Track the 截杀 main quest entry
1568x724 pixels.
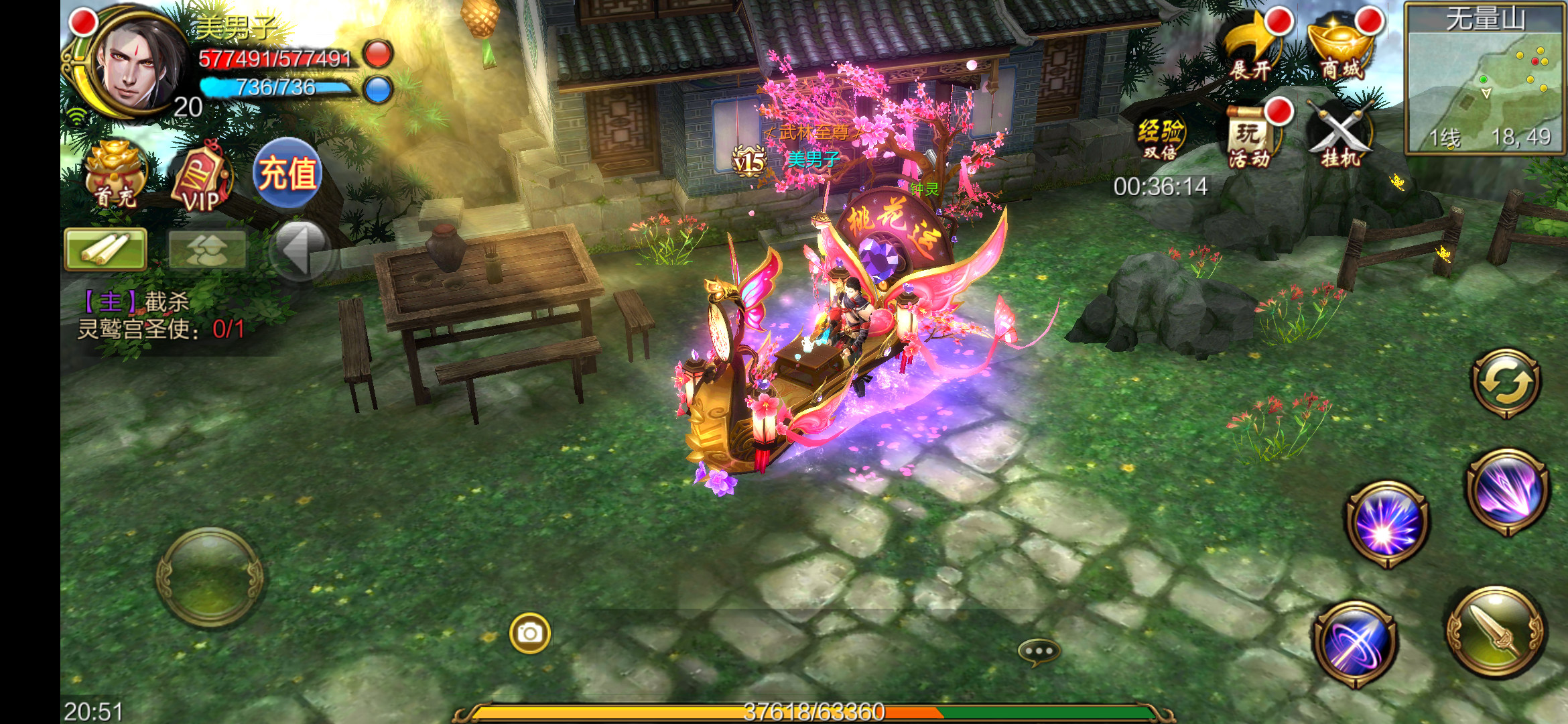[x=161, y=315]
